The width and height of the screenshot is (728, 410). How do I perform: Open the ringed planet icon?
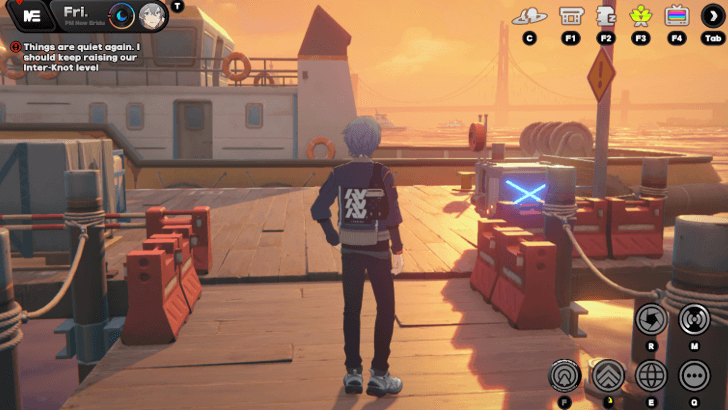529,16
